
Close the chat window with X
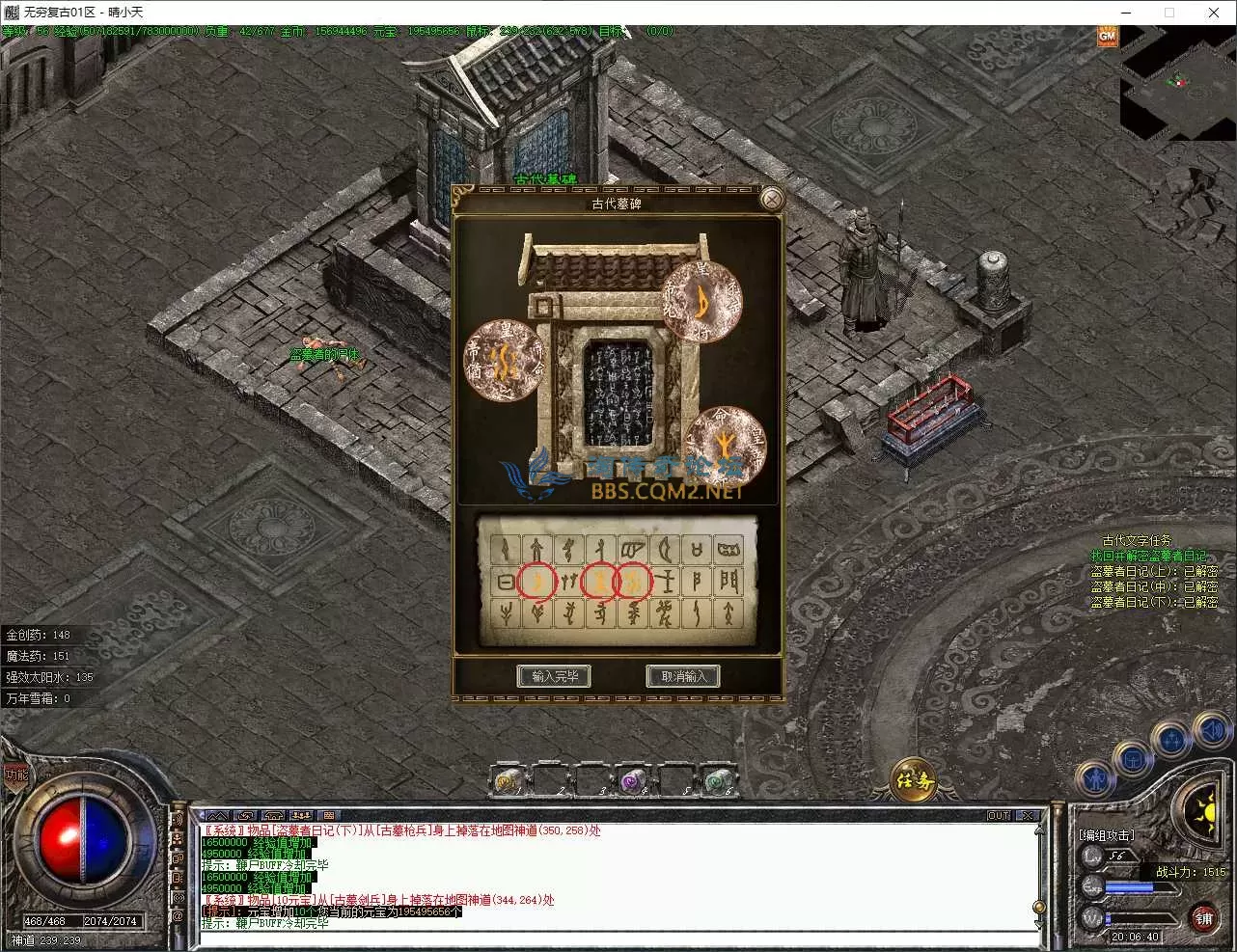coord(1027,816)
